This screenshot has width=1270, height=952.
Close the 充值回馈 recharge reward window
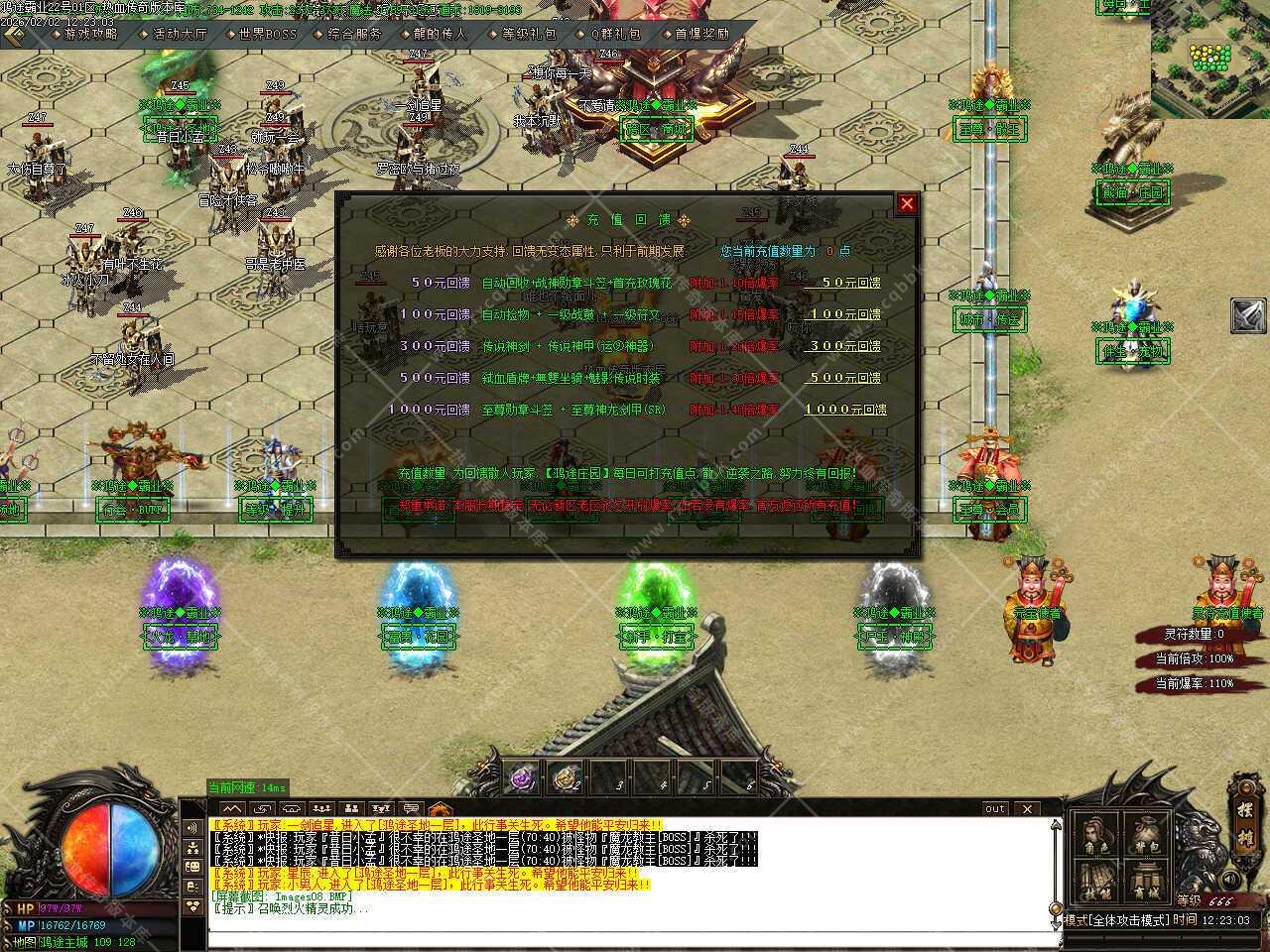906,204
